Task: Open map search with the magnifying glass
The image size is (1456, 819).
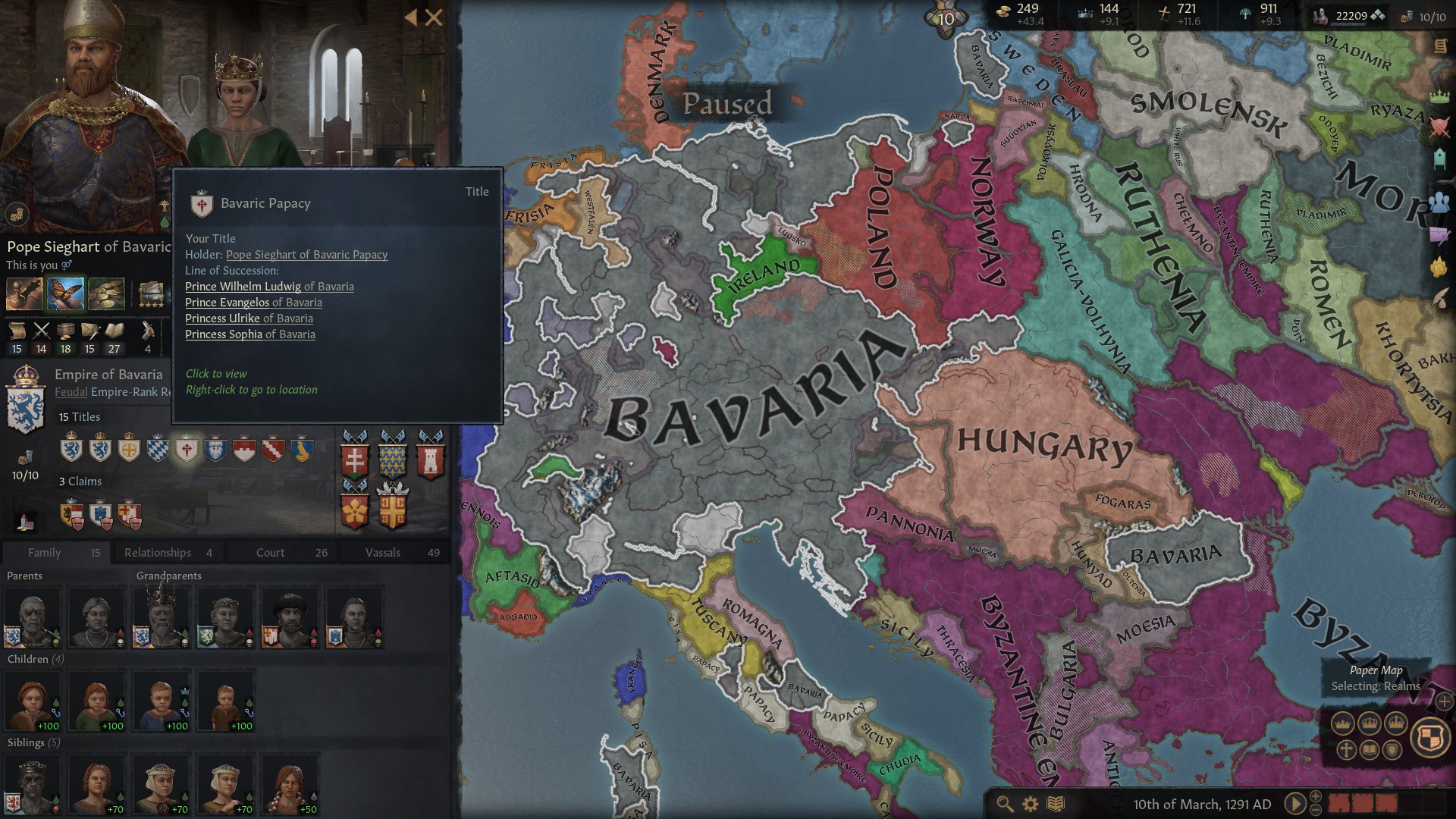Action: point(1005,805)
